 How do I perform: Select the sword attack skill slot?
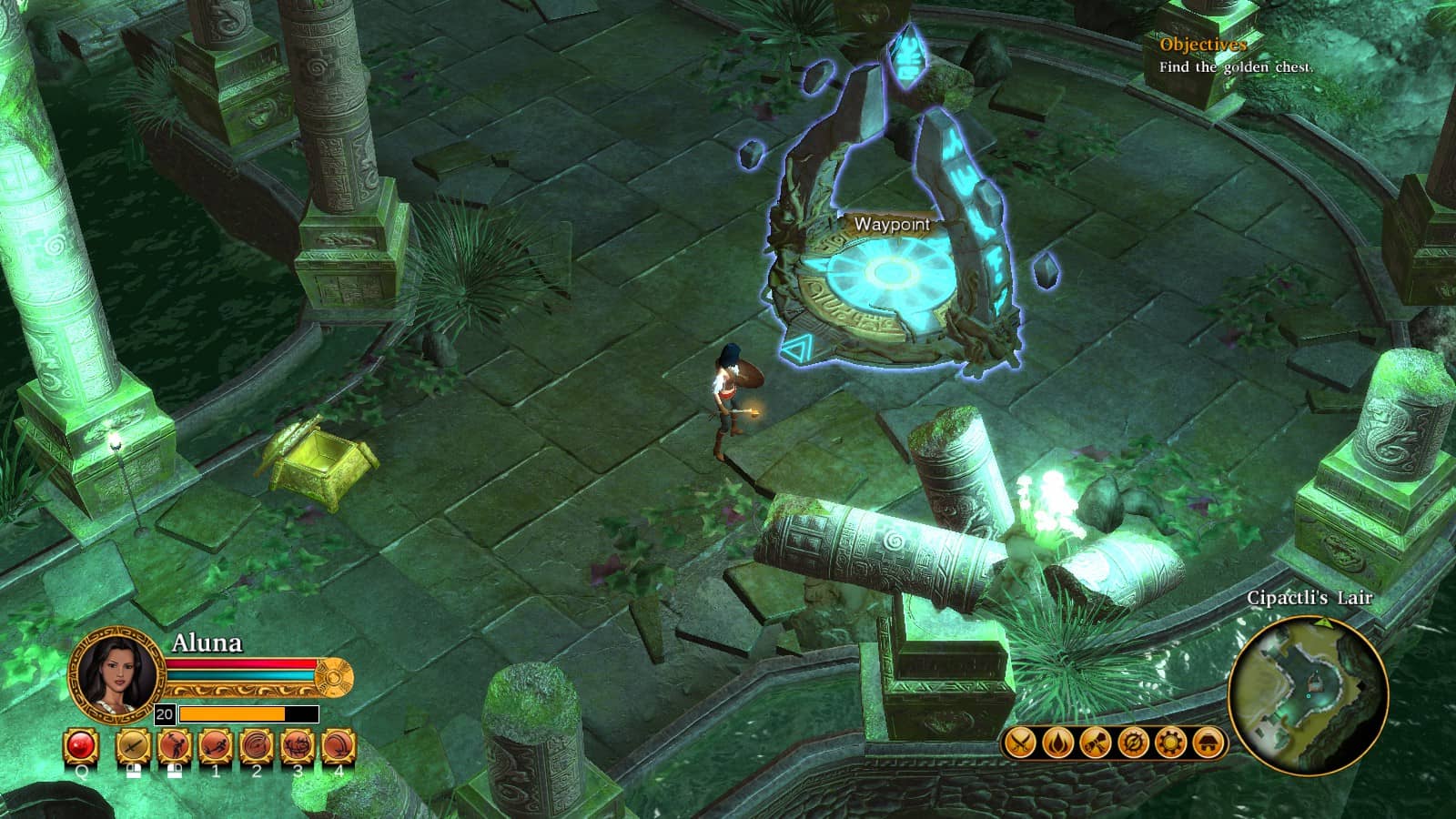tap(133, 747)
